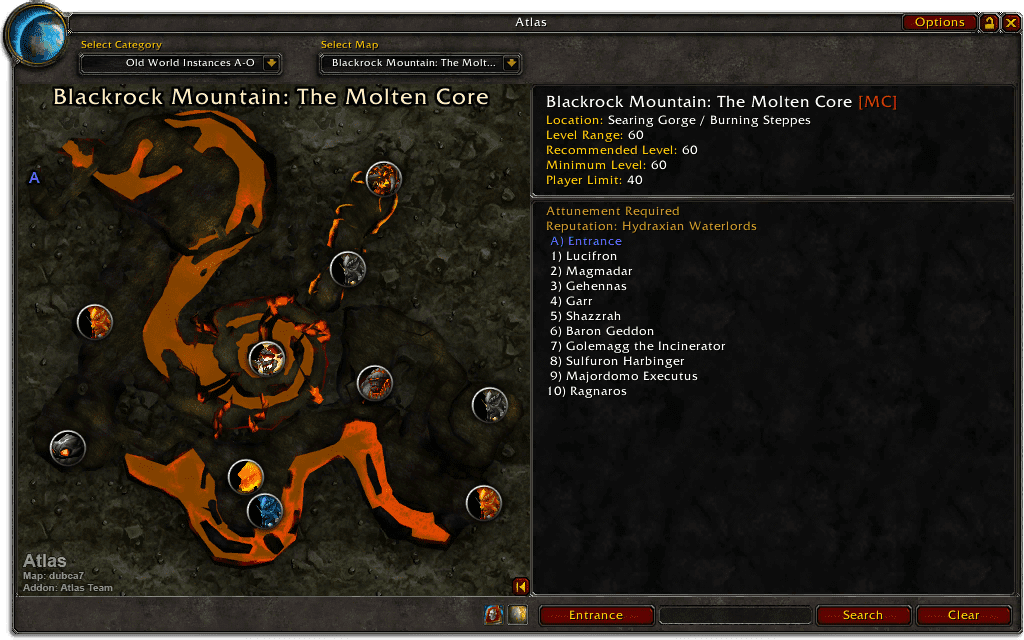Click the parchment map icon beside Entrance
The width and height of the screenshot is (1024, 640).
point(517,615)
